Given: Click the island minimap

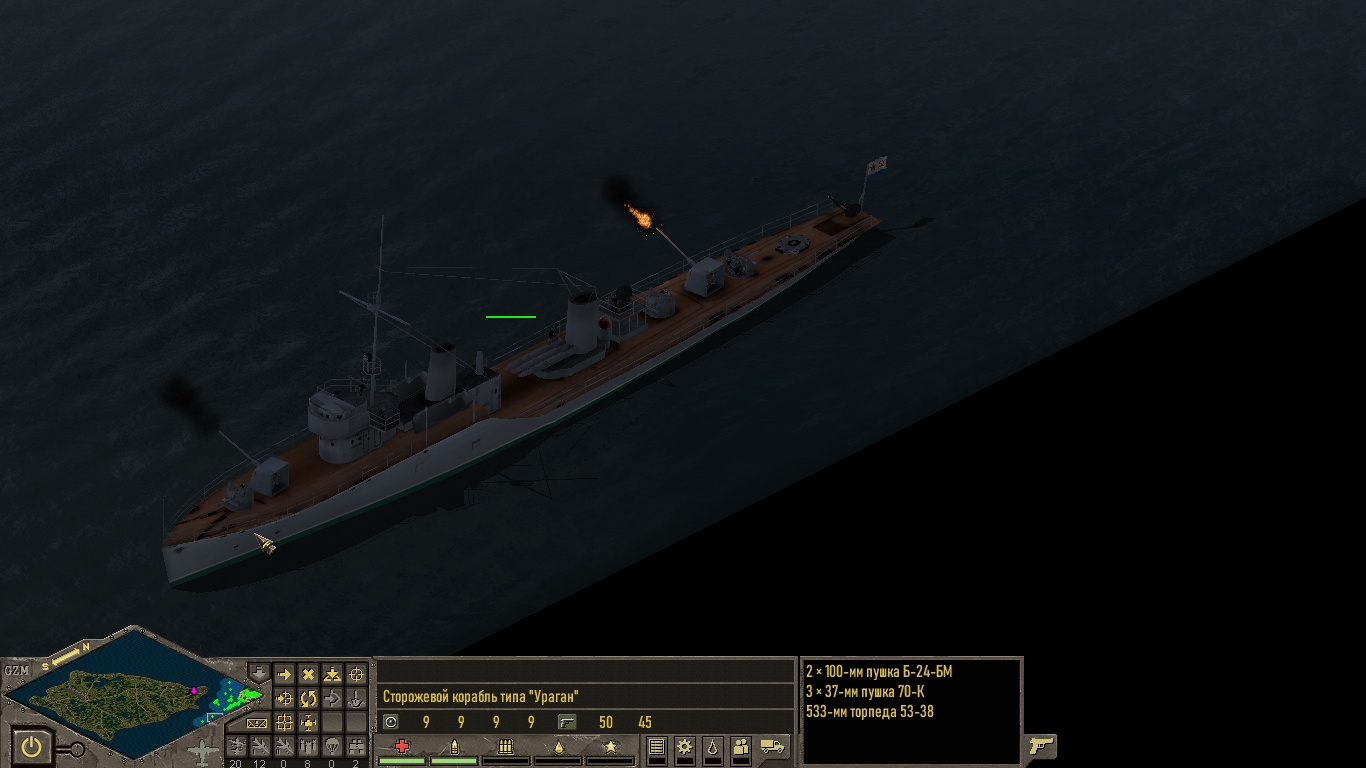Looking at the screenshot, I should coord(130,688).
